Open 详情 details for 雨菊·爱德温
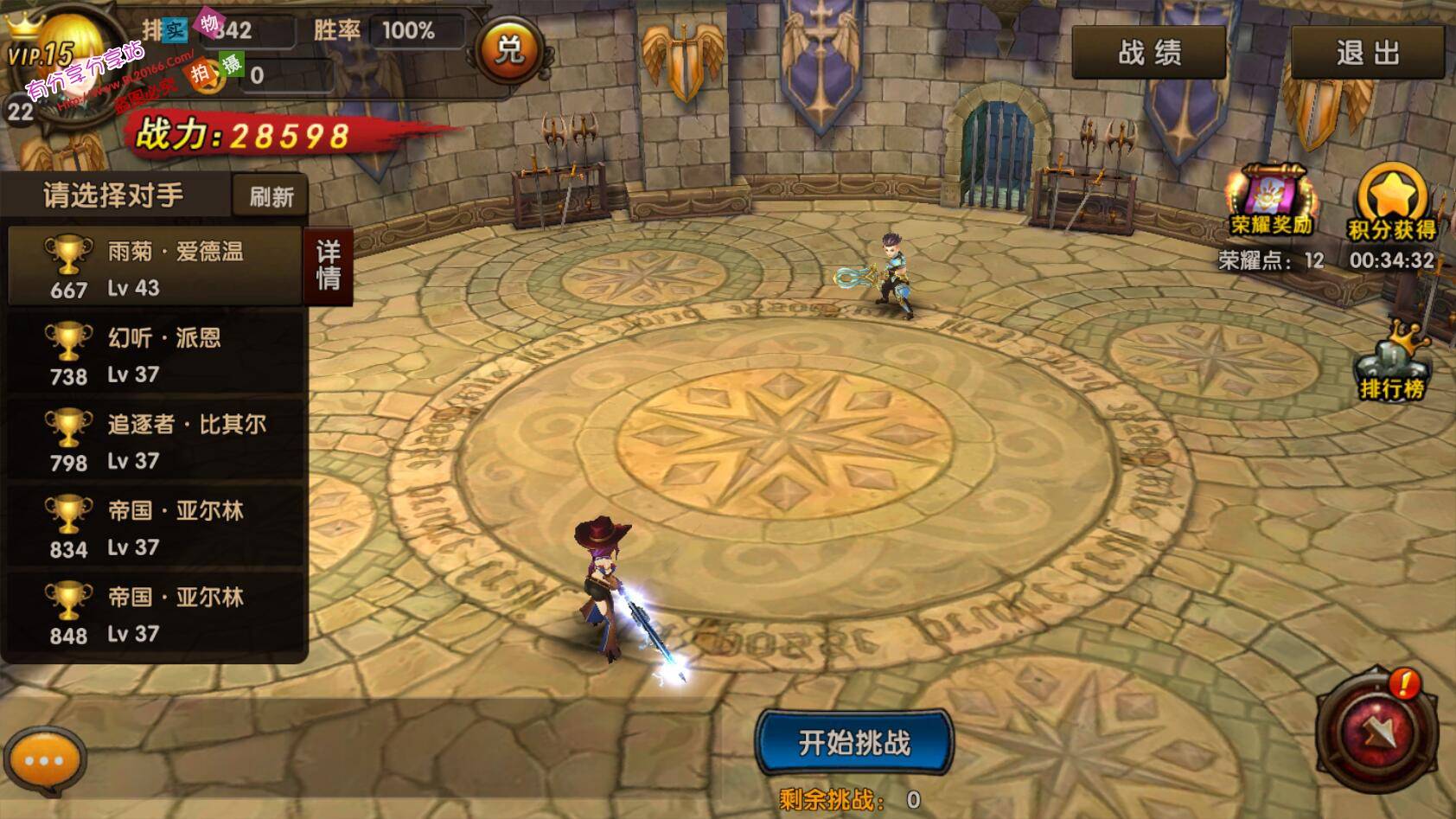This screenshot has width=1456, height=819. 329,266
